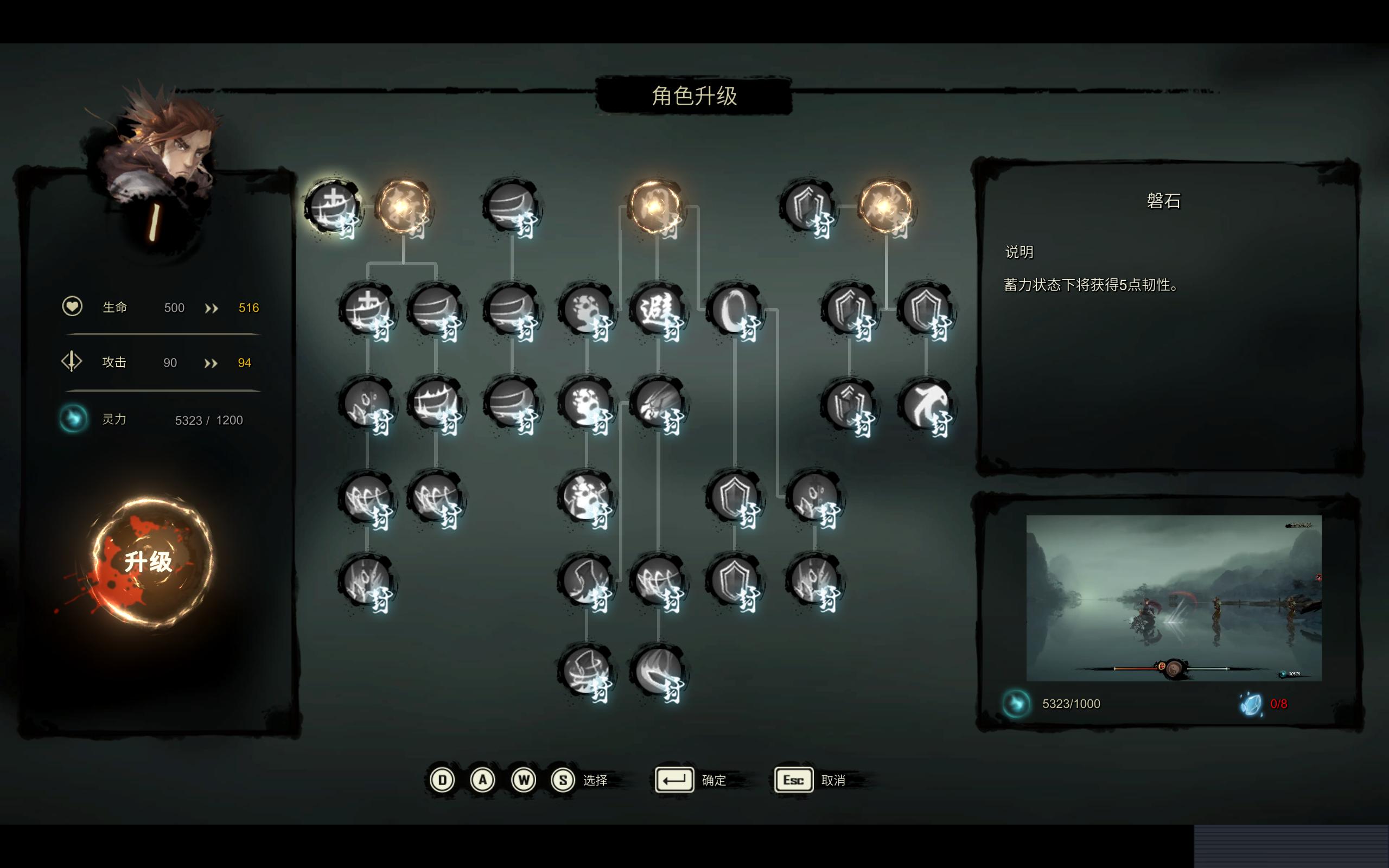Image resolution: width=1389 pixels, height=868 pixels.
Task: Click the Enter 确定 confirm control
Action: pos(676,780)
